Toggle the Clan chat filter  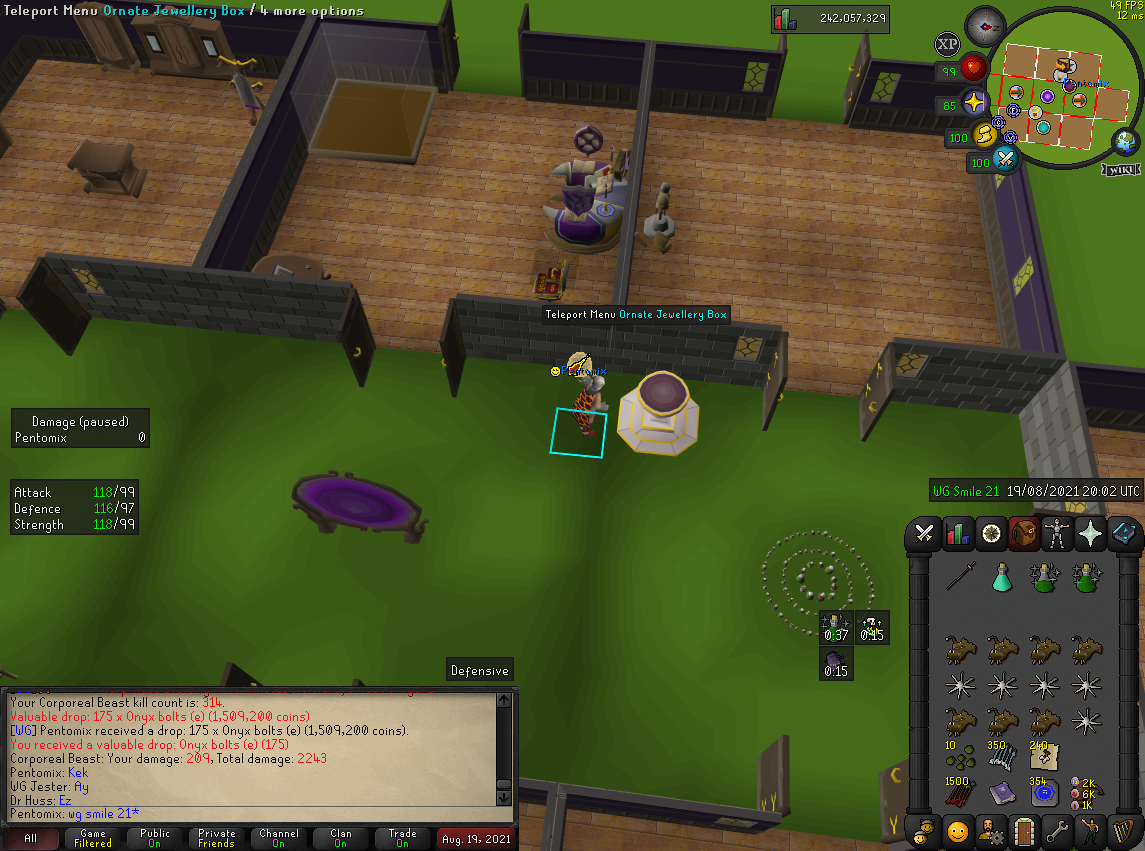(x=341, y=839)
